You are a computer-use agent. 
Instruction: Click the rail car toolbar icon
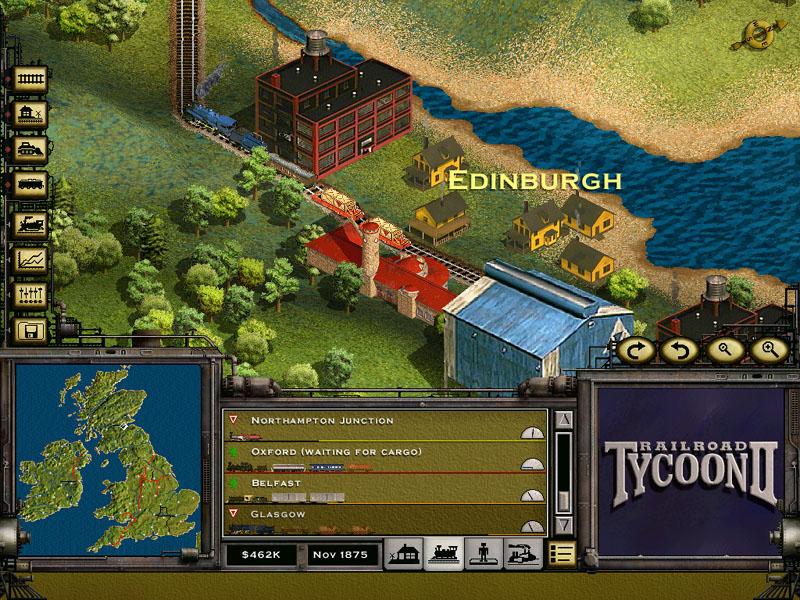29,186
